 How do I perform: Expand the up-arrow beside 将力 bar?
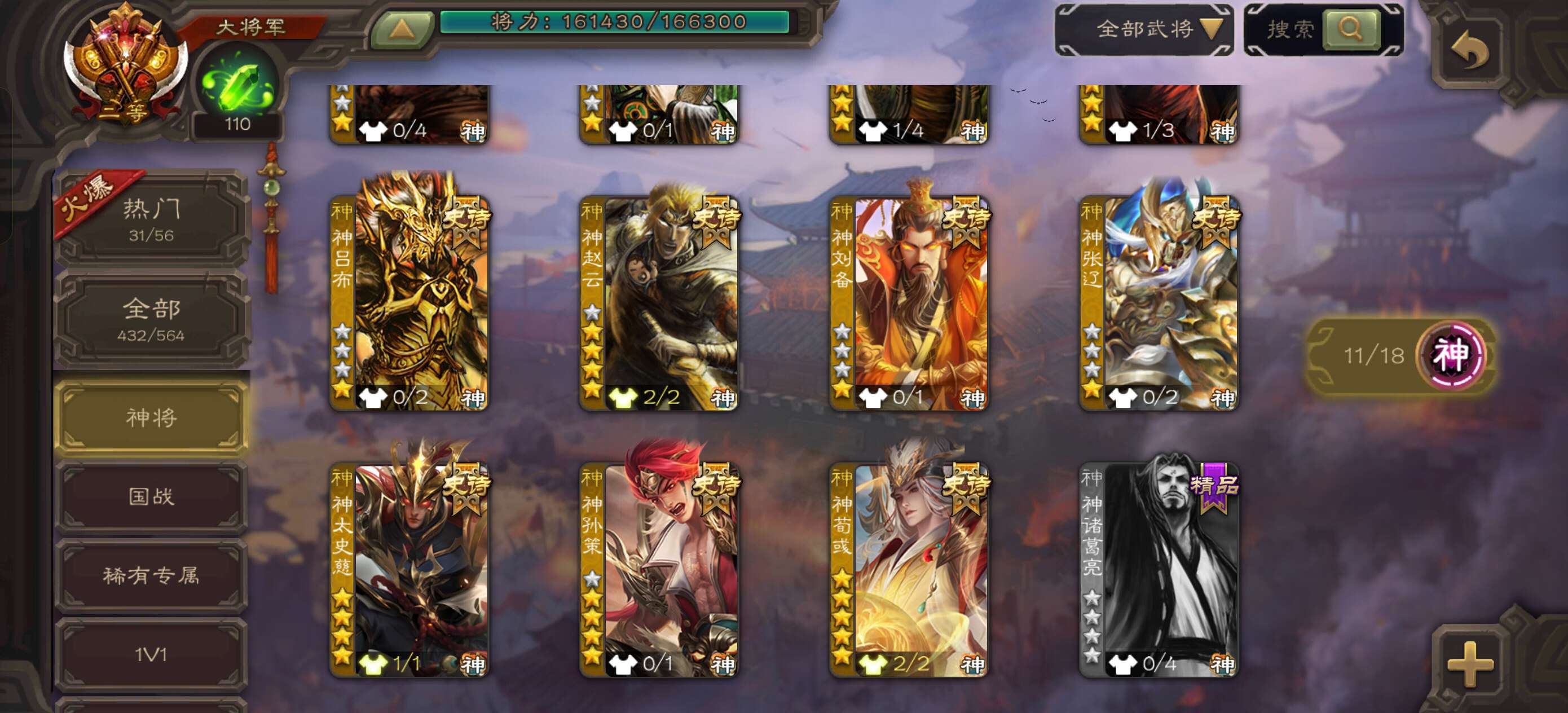tap(402, 29)
